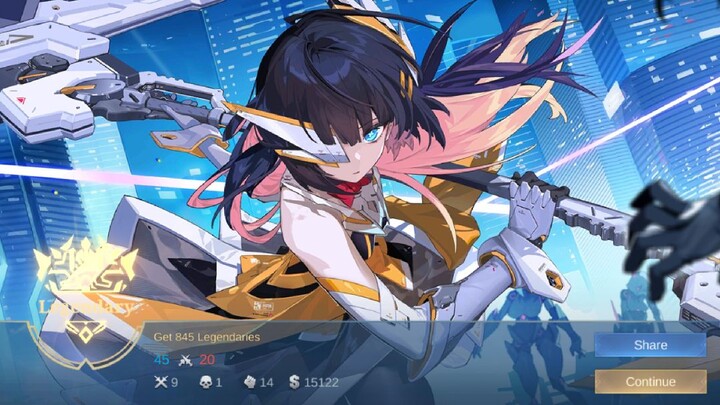
Task: Click the Share button
Action: tap(650, 345)
